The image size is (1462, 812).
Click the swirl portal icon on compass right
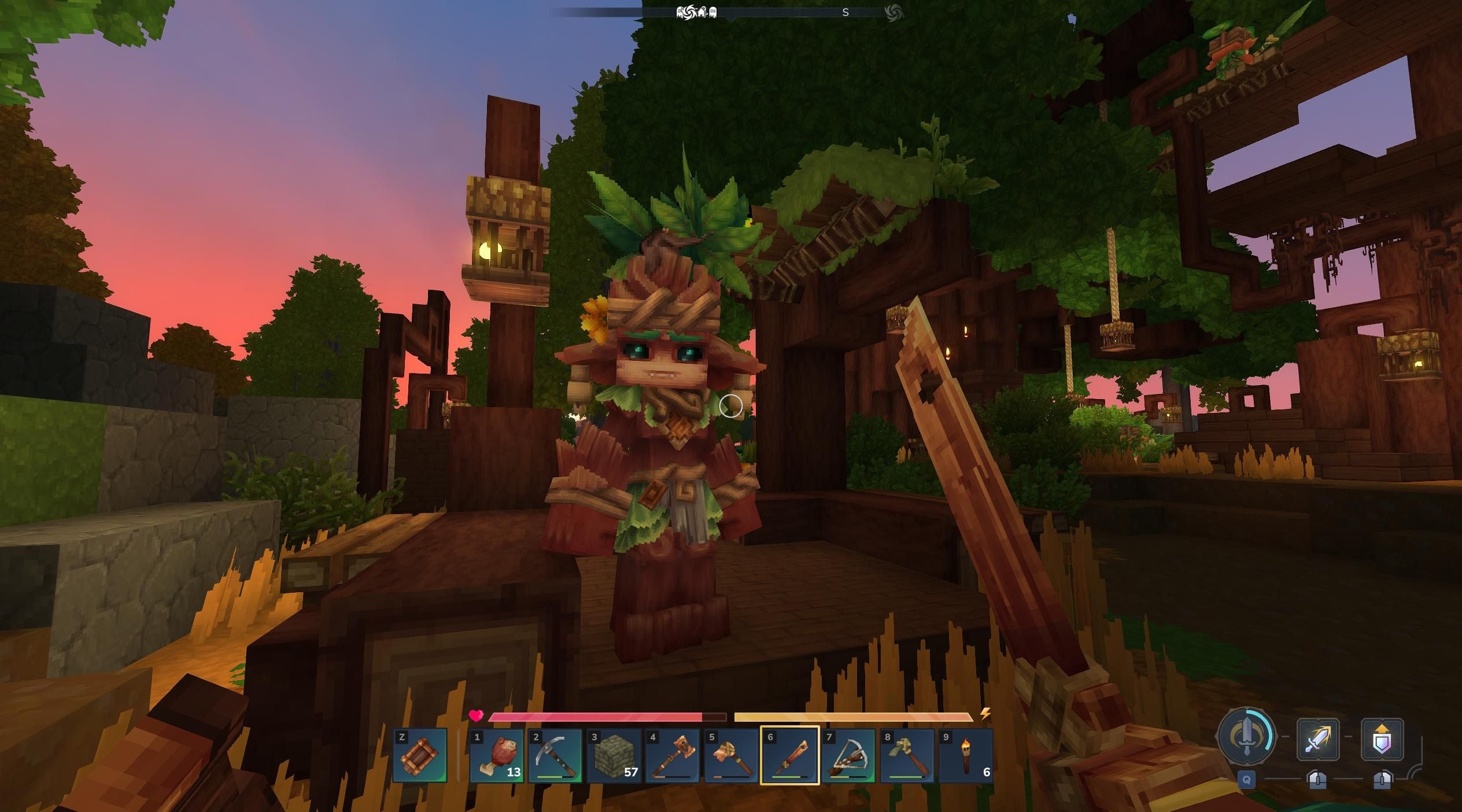tap(894, 12)
